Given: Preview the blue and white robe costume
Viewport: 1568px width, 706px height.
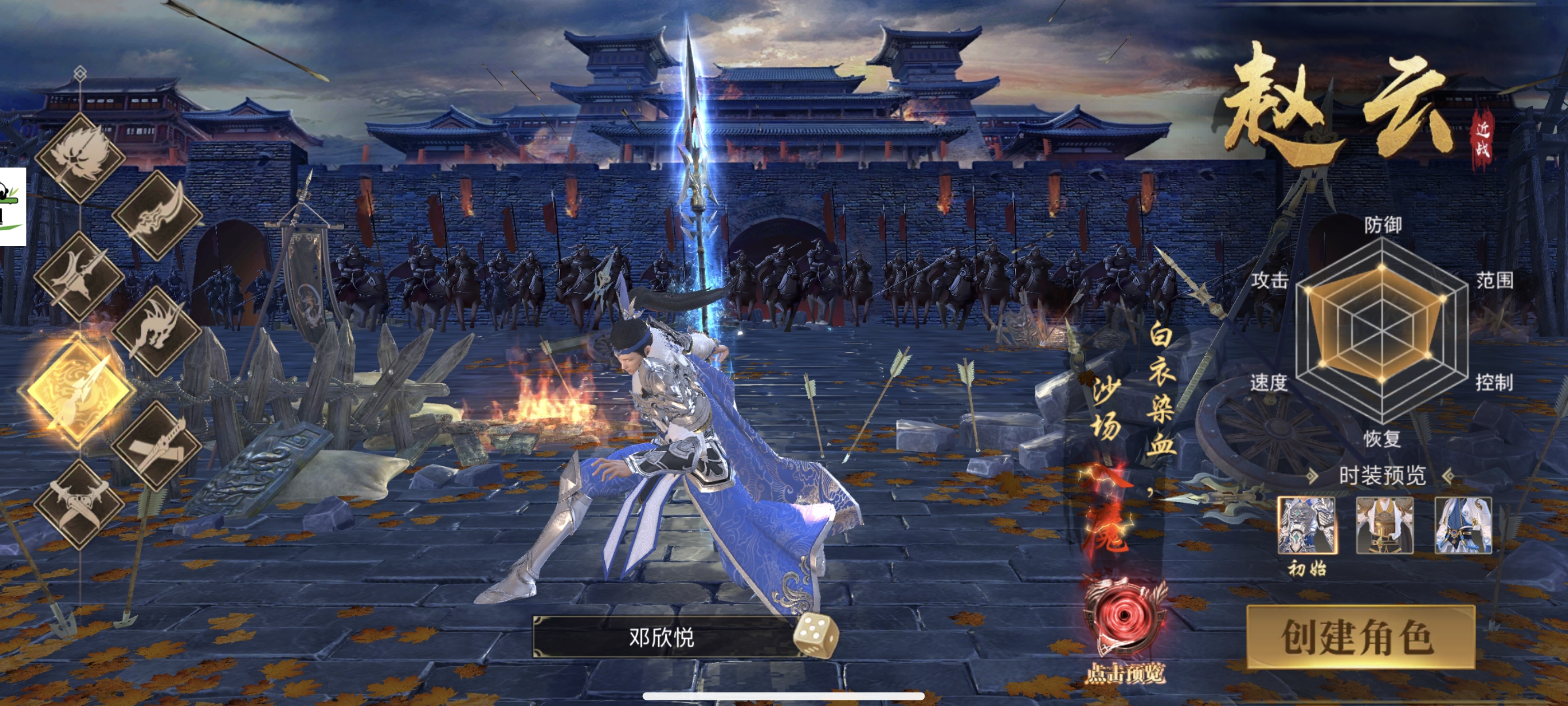Looking at the screenshot, I should click(1463, 525).
